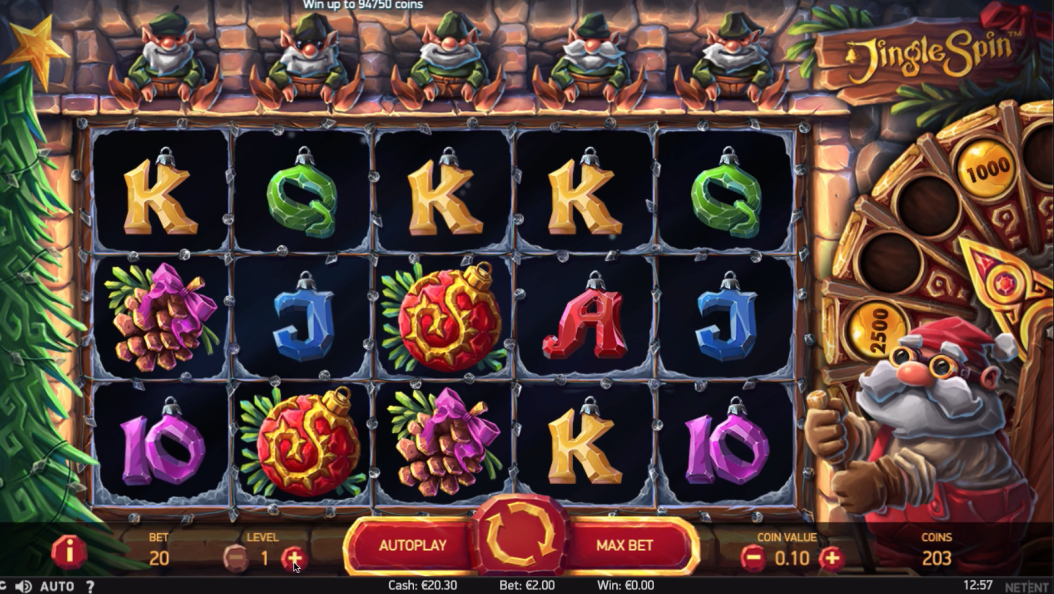Image resolution: width=1054 pixels, height=594 pixels.
Task: Increase the bet level
Action: click(293, 557)
